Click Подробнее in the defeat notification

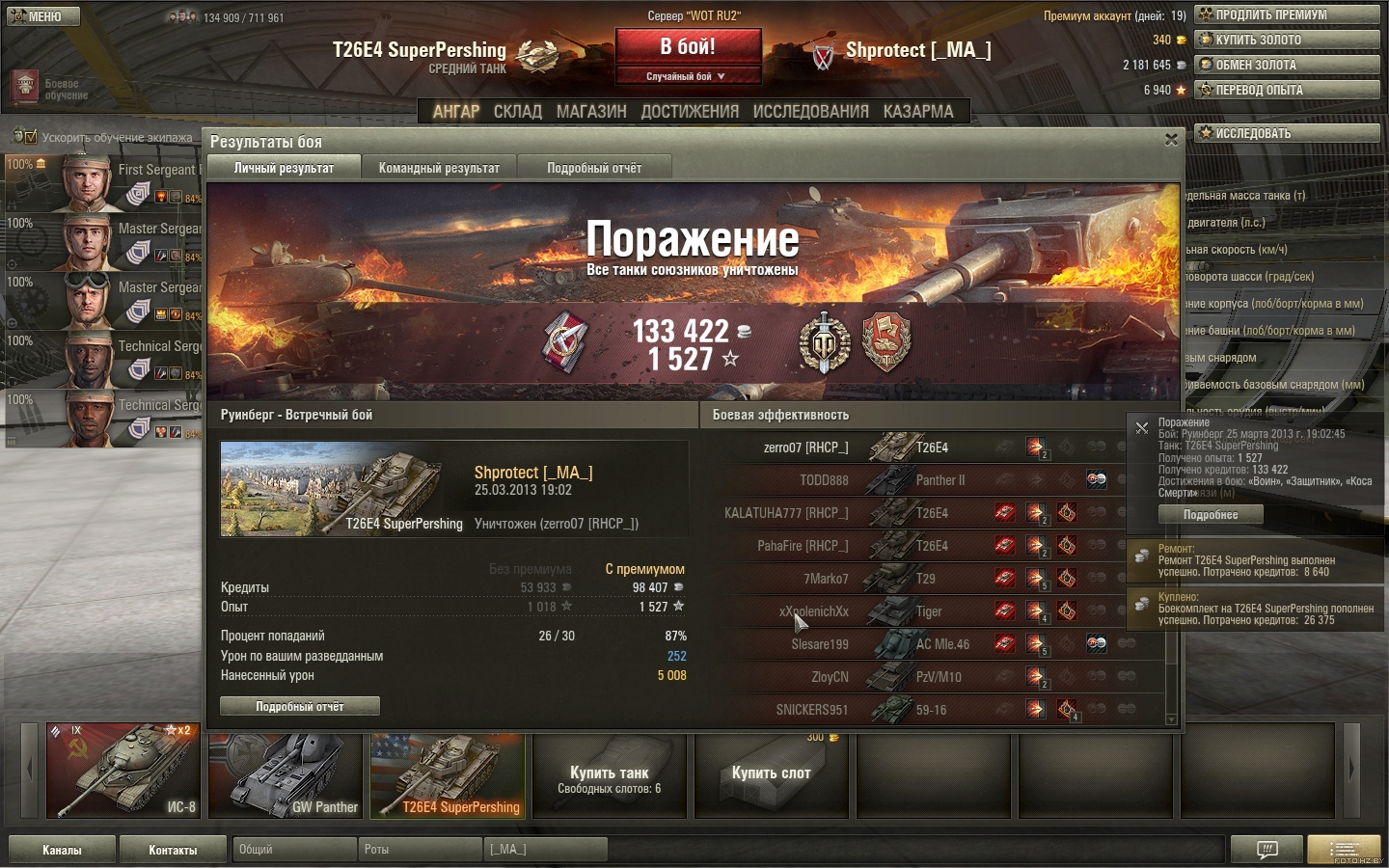click(x=1211, y=515)
